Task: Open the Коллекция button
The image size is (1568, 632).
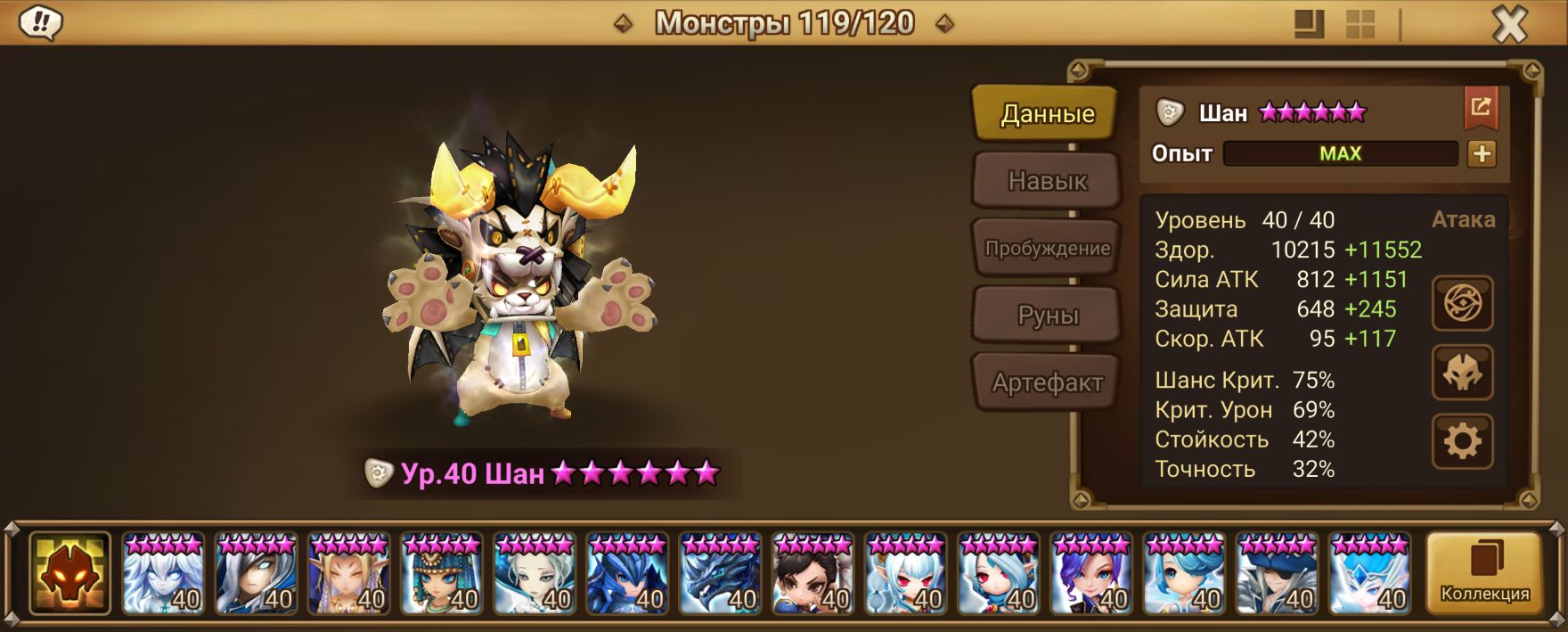Action: (1484, 574)
